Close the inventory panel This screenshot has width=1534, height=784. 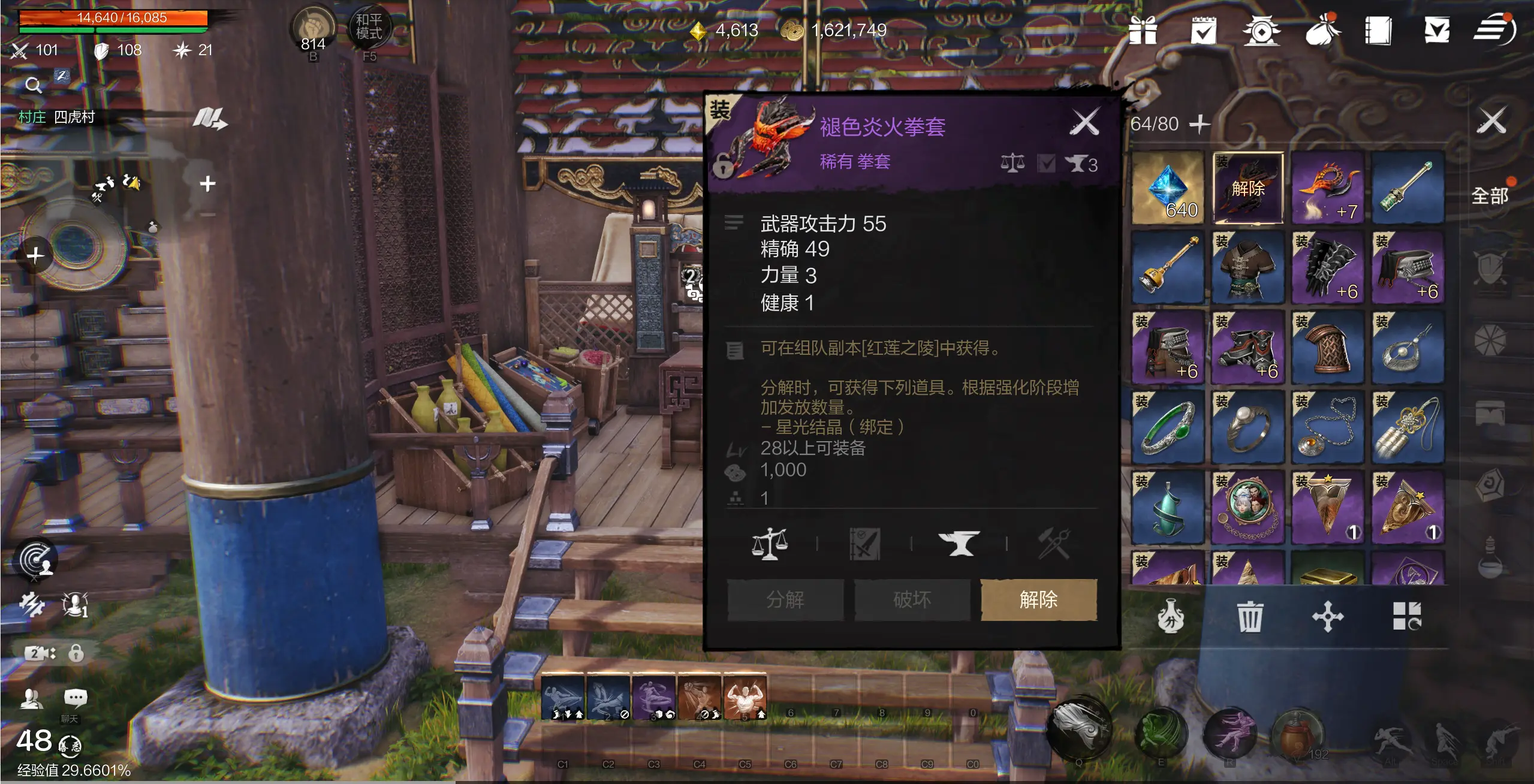[1491, 122]
